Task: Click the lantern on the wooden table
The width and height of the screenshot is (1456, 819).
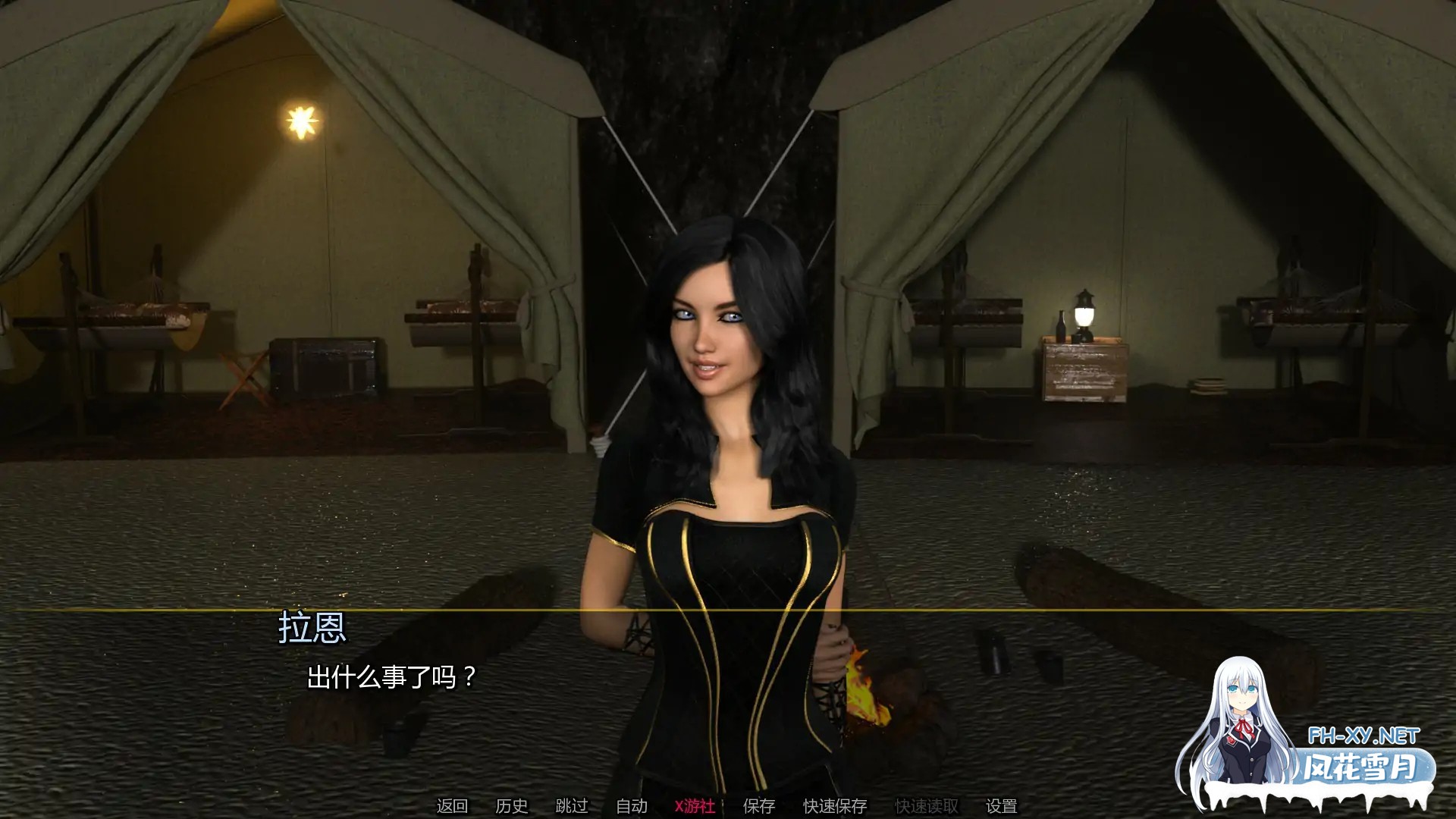Action: pyautogui.click(x=1083, y=313)
